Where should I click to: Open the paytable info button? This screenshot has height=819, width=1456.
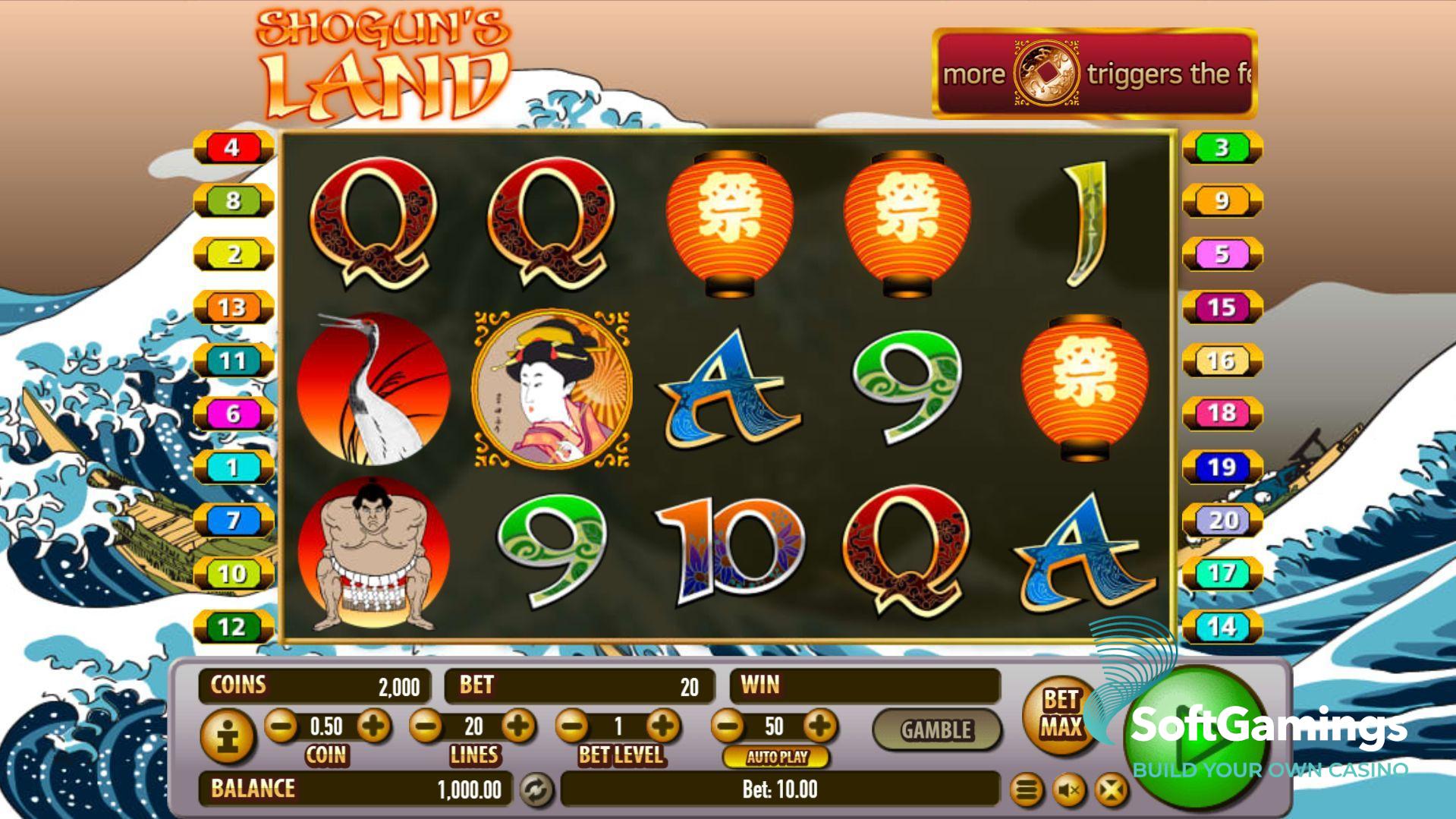pos(227,736)
